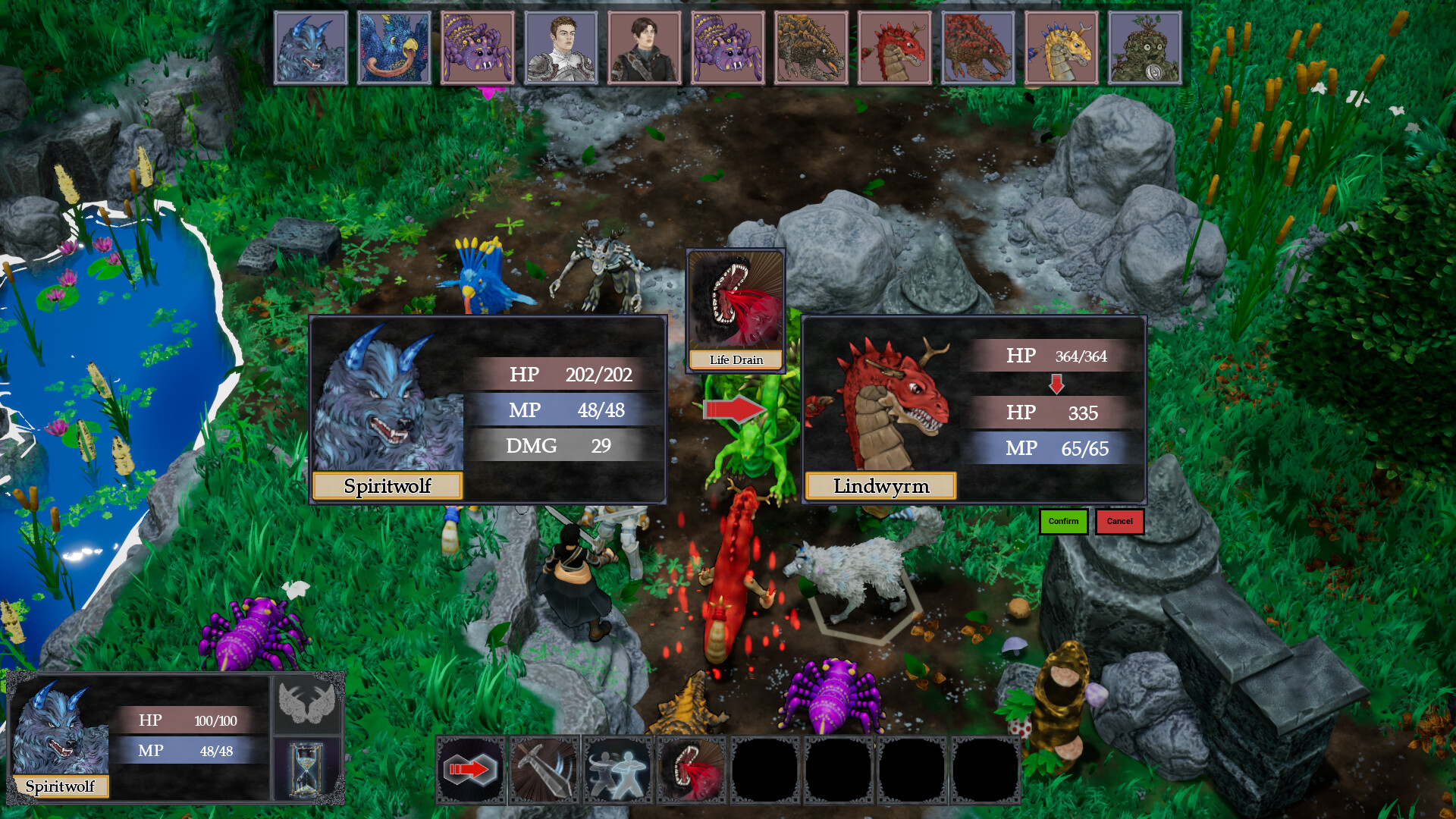Click the purple spider portrait in the turn order

tap(478, 47)
